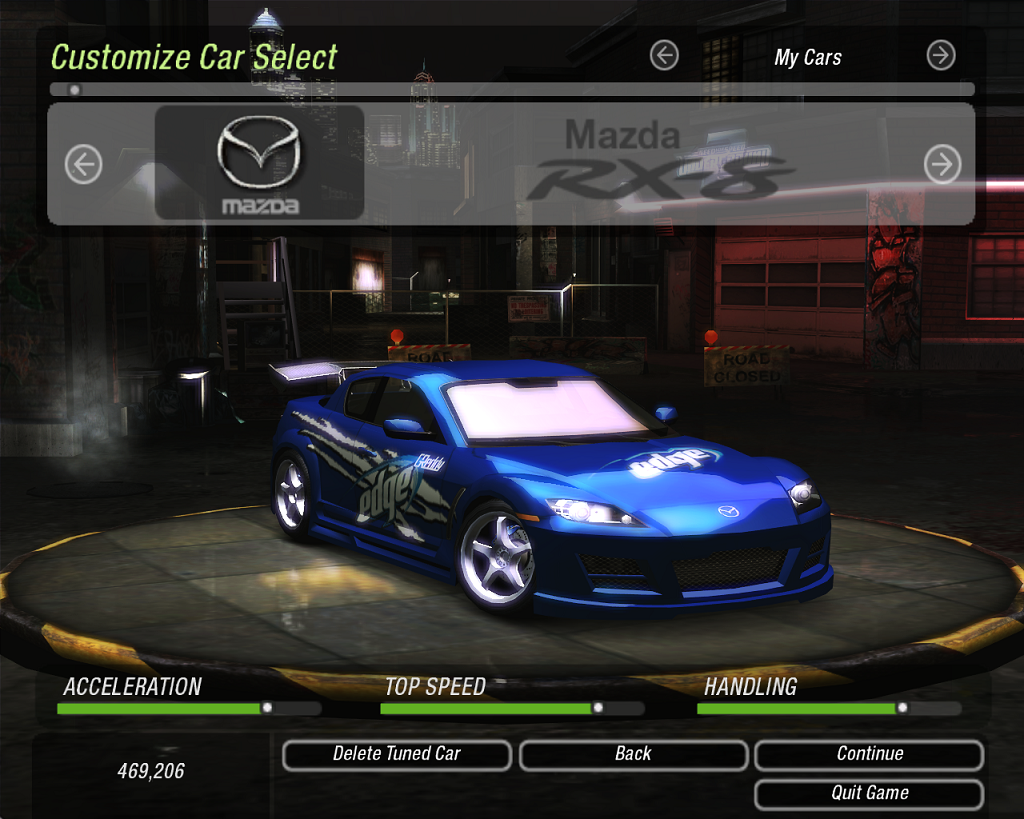
Task: Switch to category before My Cars
Action: click(664, 56)
